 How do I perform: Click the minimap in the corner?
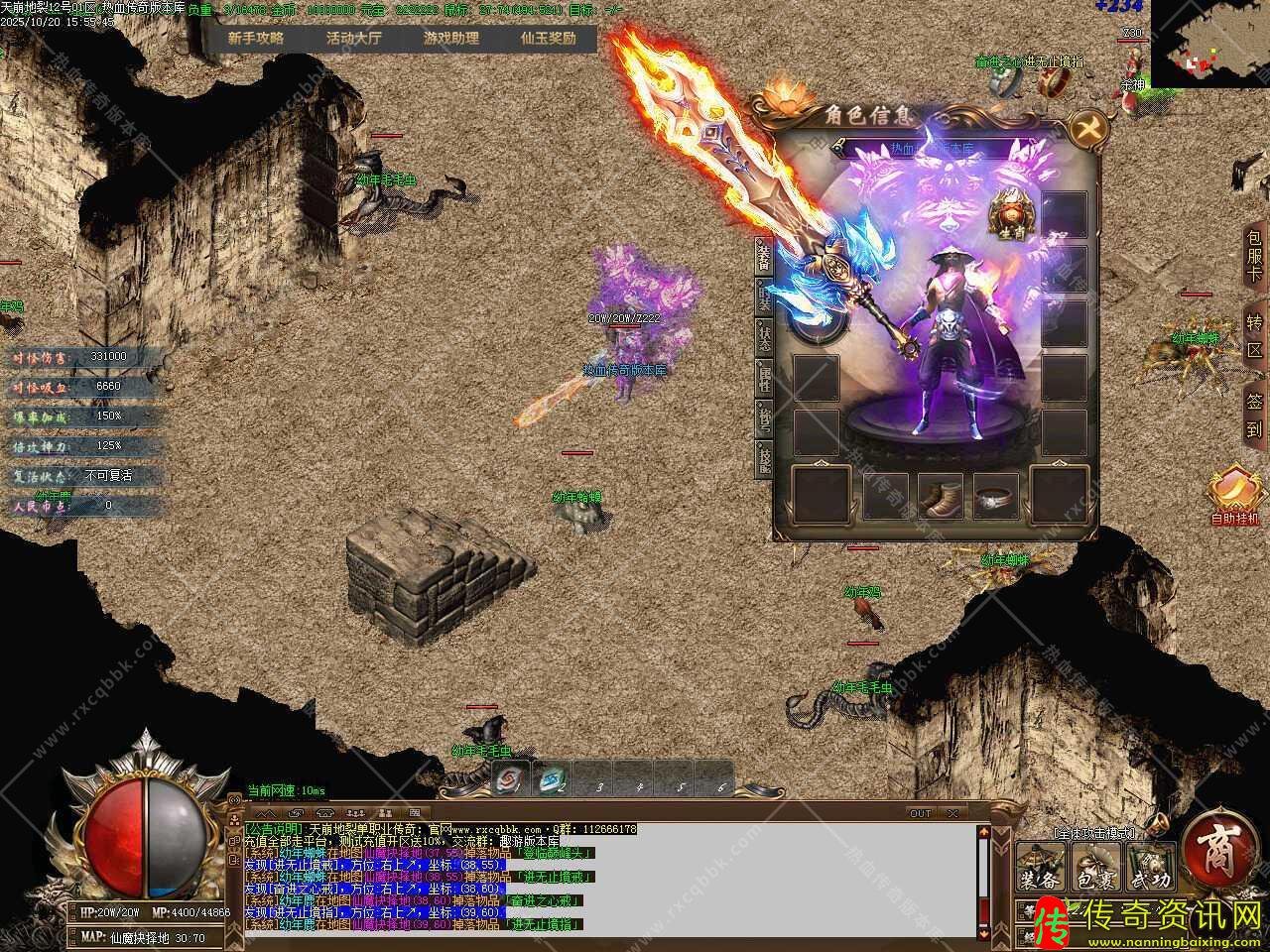(1209, 44)
